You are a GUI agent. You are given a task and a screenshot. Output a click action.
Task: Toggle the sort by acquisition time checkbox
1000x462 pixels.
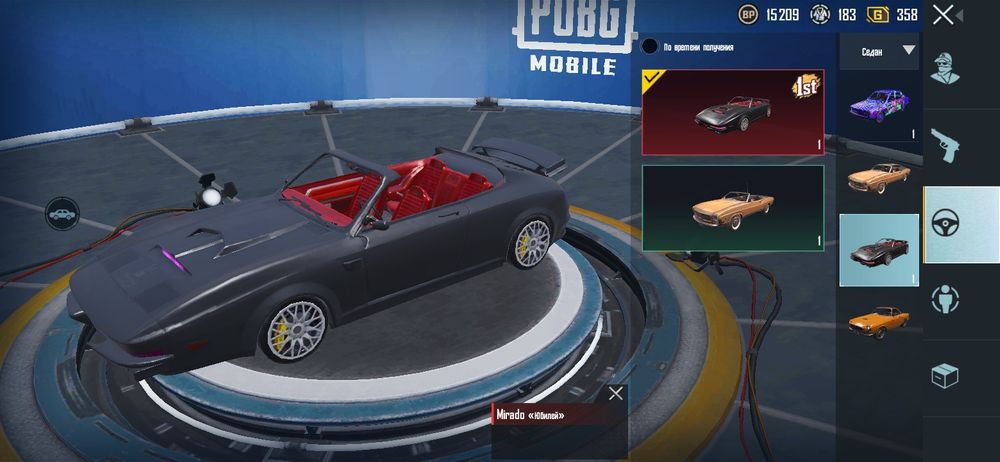click(650, 46)
